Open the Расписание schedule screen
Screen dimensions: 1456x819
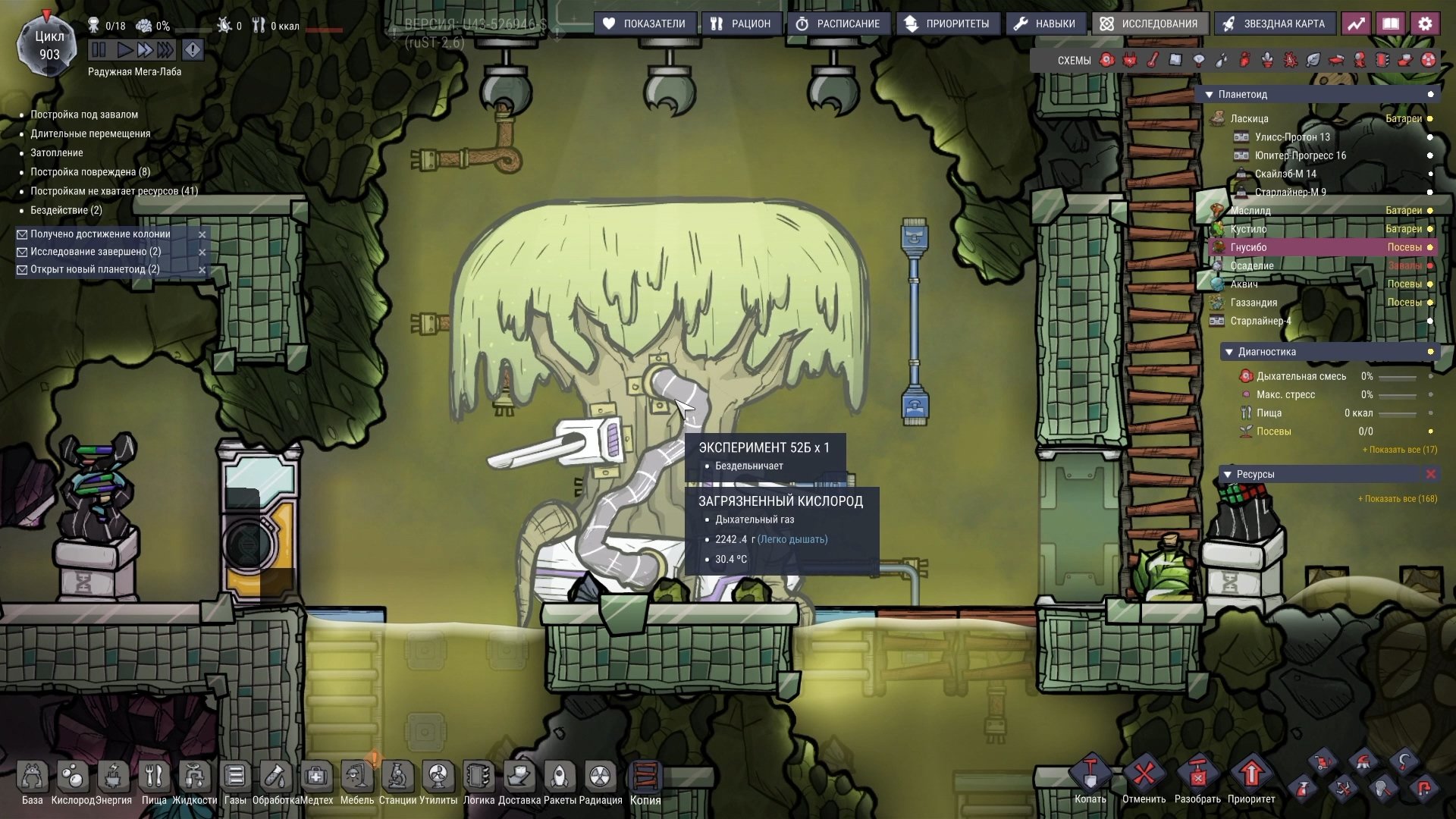[x=838, y=24]
